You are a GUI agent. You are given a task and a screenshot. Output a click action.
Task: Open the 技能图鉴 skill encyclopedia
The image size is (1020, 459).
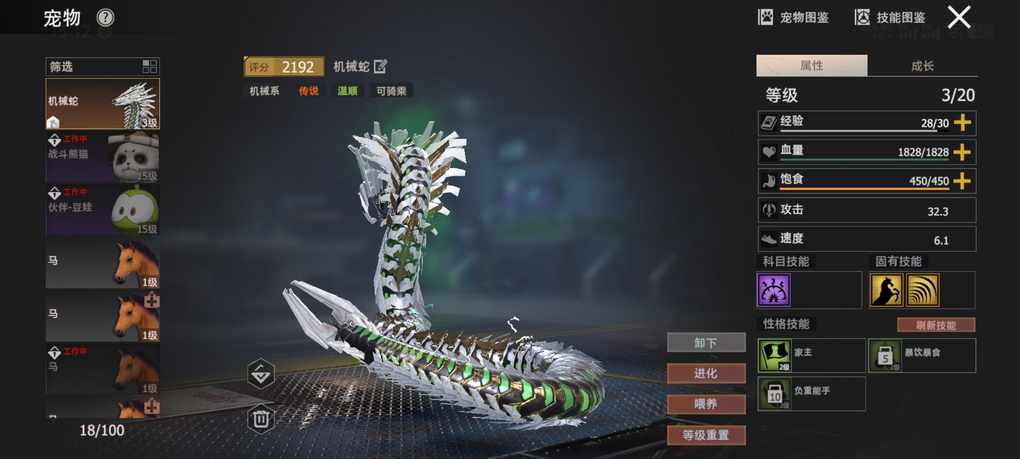pos(889,17)
